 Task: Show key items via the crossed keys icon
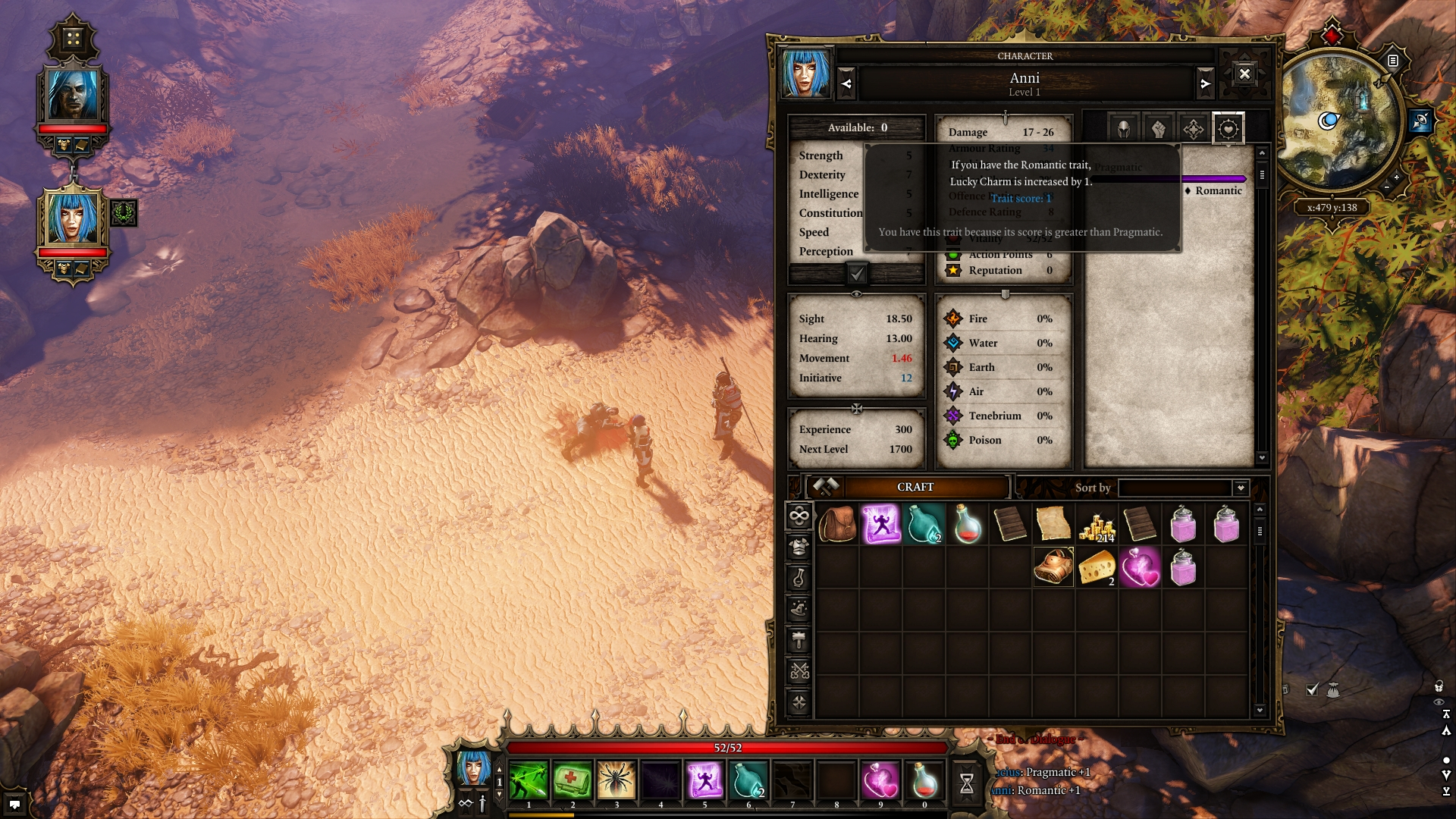pyautogui.click(x=799, y=669)
